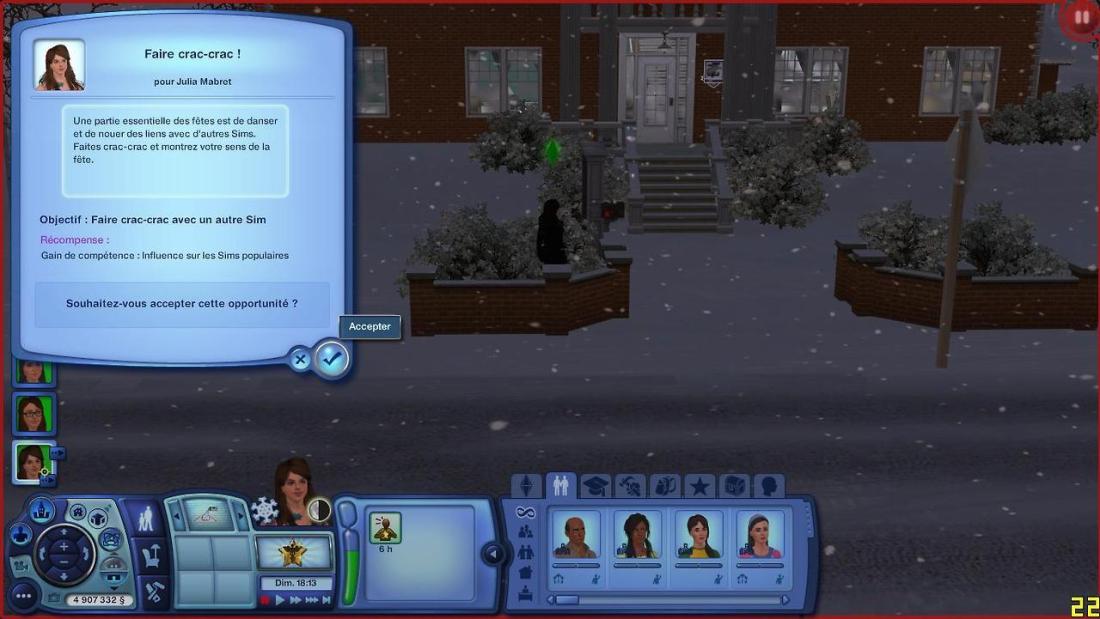Select the Sim portrait with glasses

pos(33,413)
